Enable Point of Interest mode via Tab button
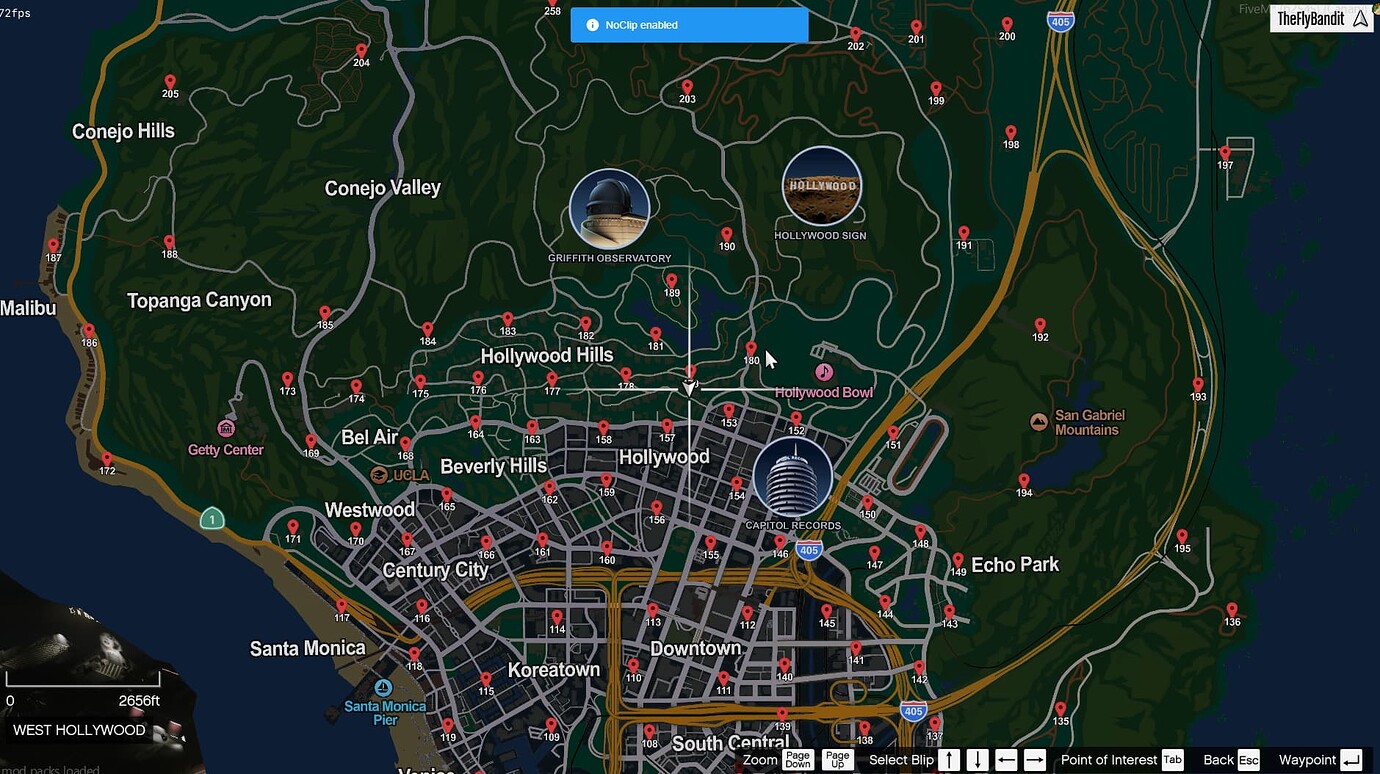Viewport: 1380px width, 774px height. click(1171, 760)
